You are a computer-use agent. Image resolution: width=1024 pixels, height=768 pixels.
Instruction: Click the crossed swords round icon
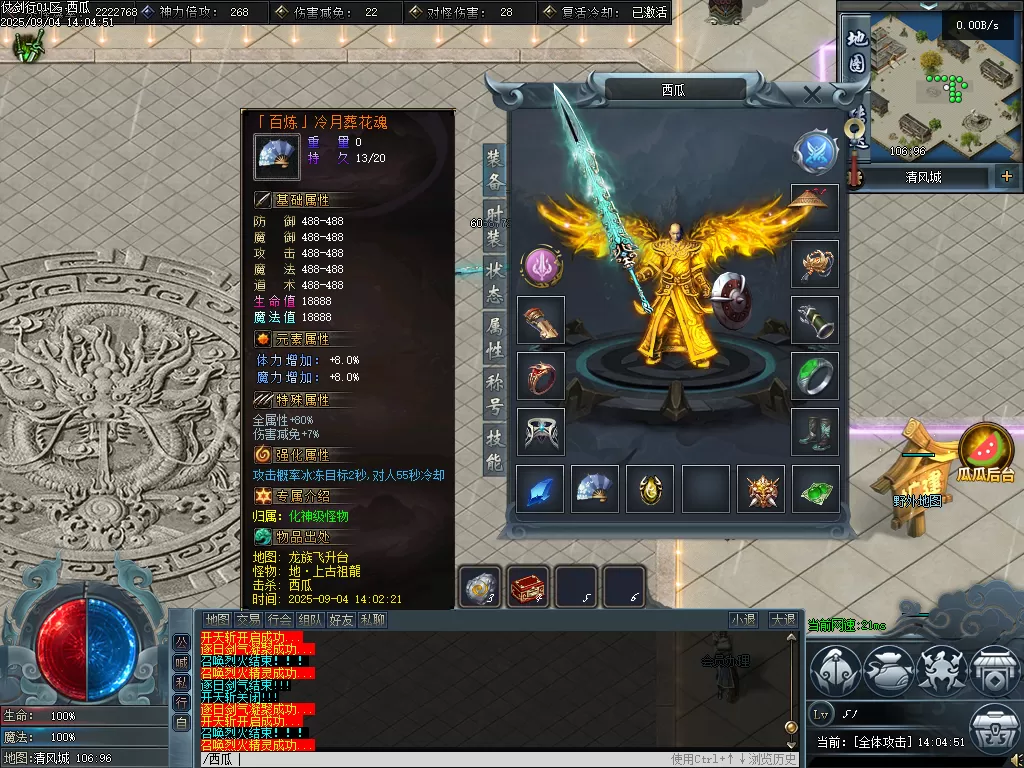tap(815, 152)
